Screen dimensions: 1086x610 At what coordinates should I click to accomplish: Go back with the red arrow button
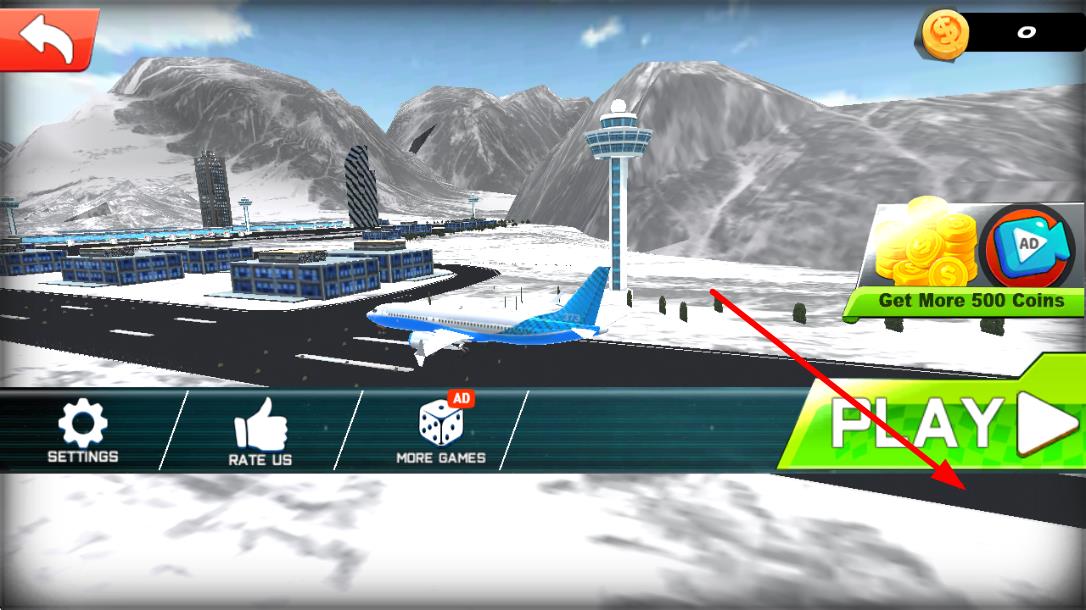click(48, 38)
